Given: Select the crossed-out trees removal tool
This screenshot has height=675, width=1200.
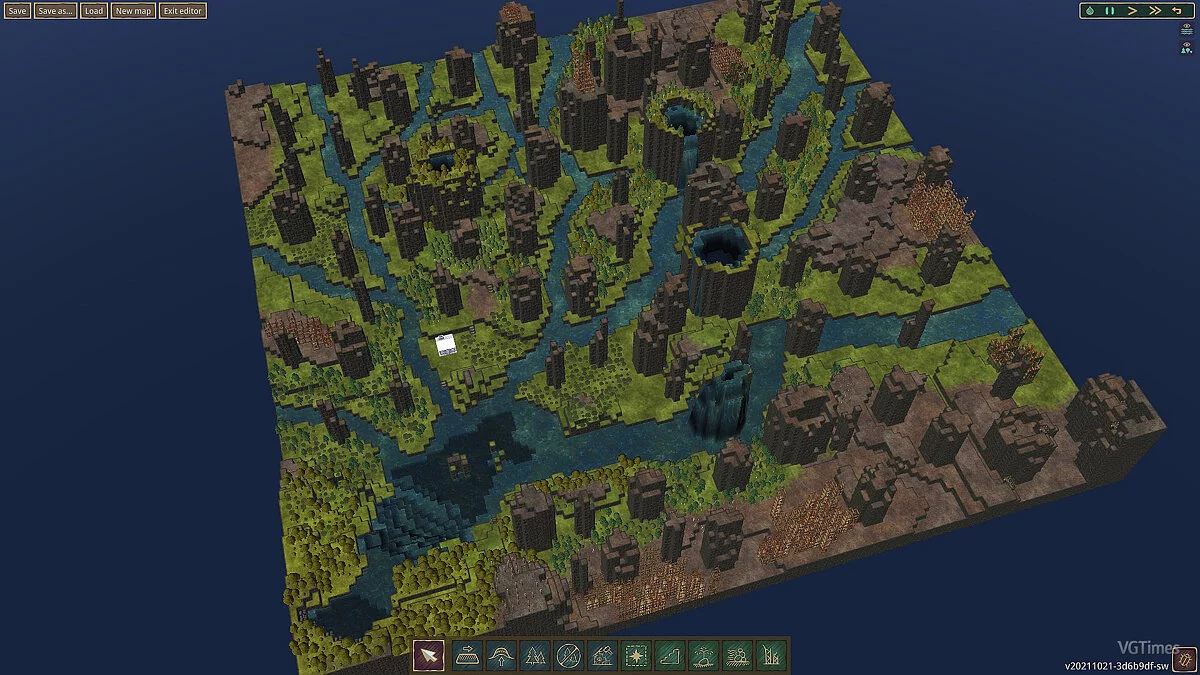Looking at the screenshot, I should point(569,656).
